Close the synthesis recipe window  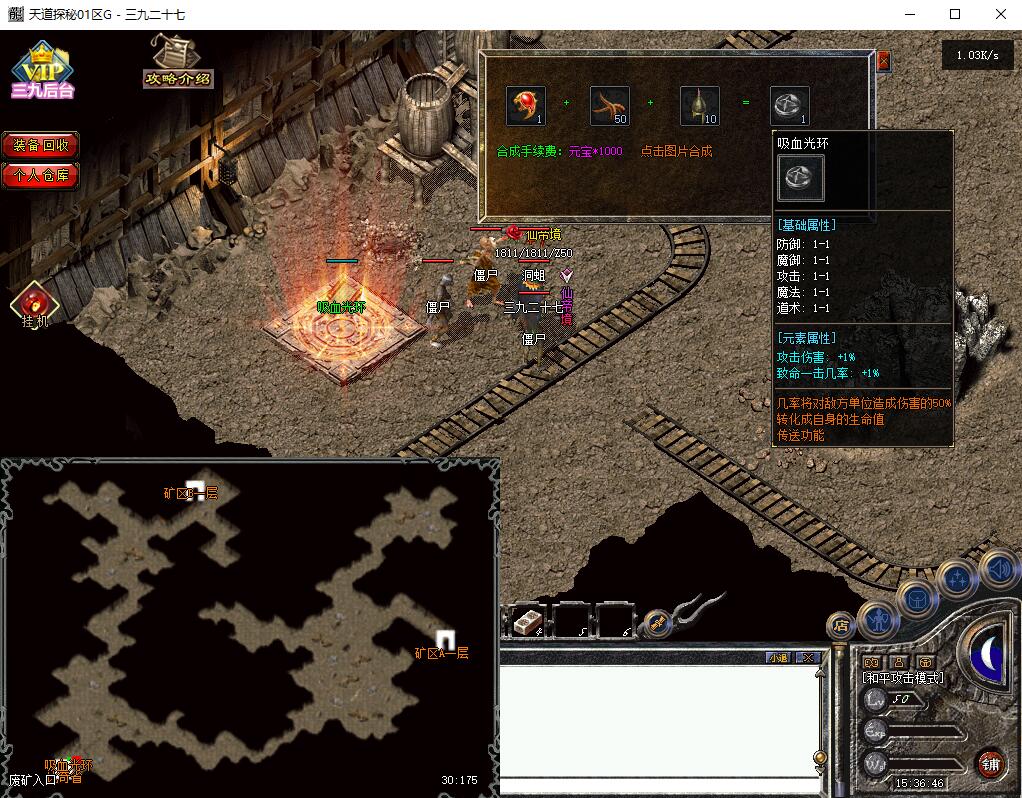[x=883, y=61]
